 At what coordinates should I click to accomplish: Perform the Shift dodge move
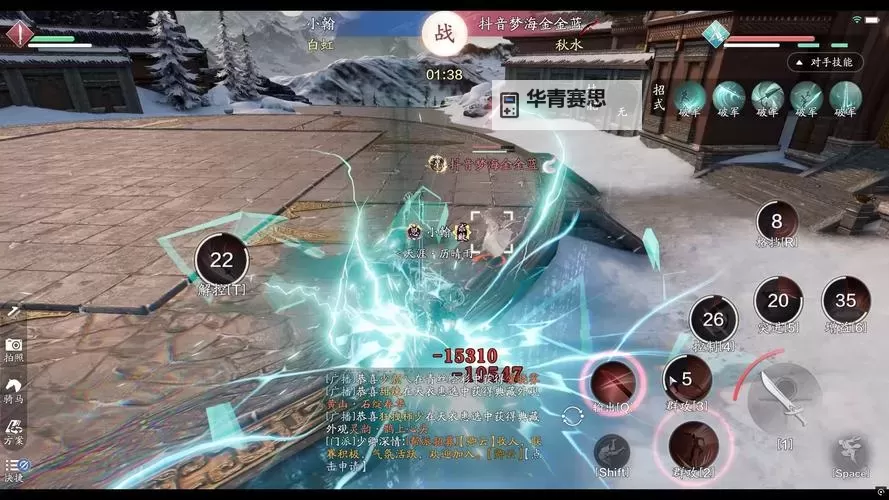[x=612, y=453]
